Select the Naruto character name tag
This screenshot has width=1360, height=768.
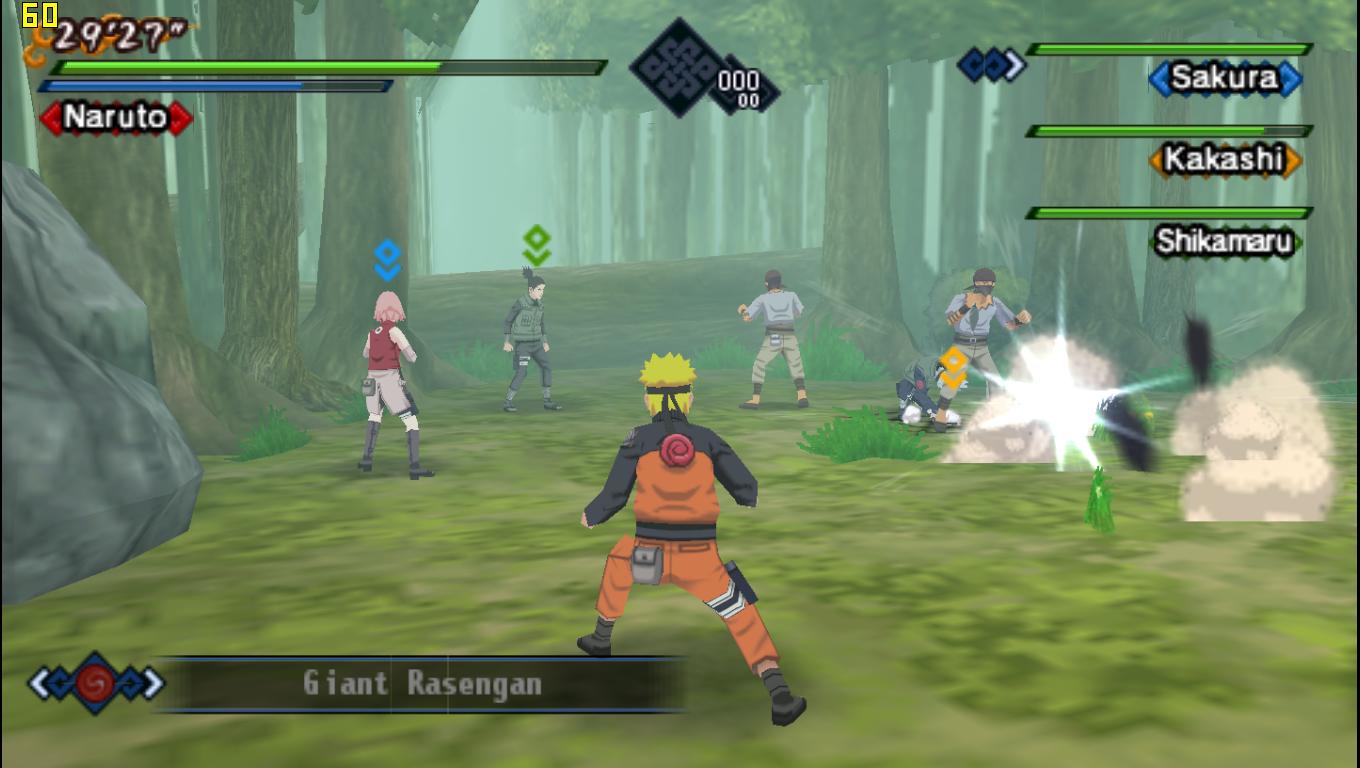pyautogui.click(x=116, y=118)
